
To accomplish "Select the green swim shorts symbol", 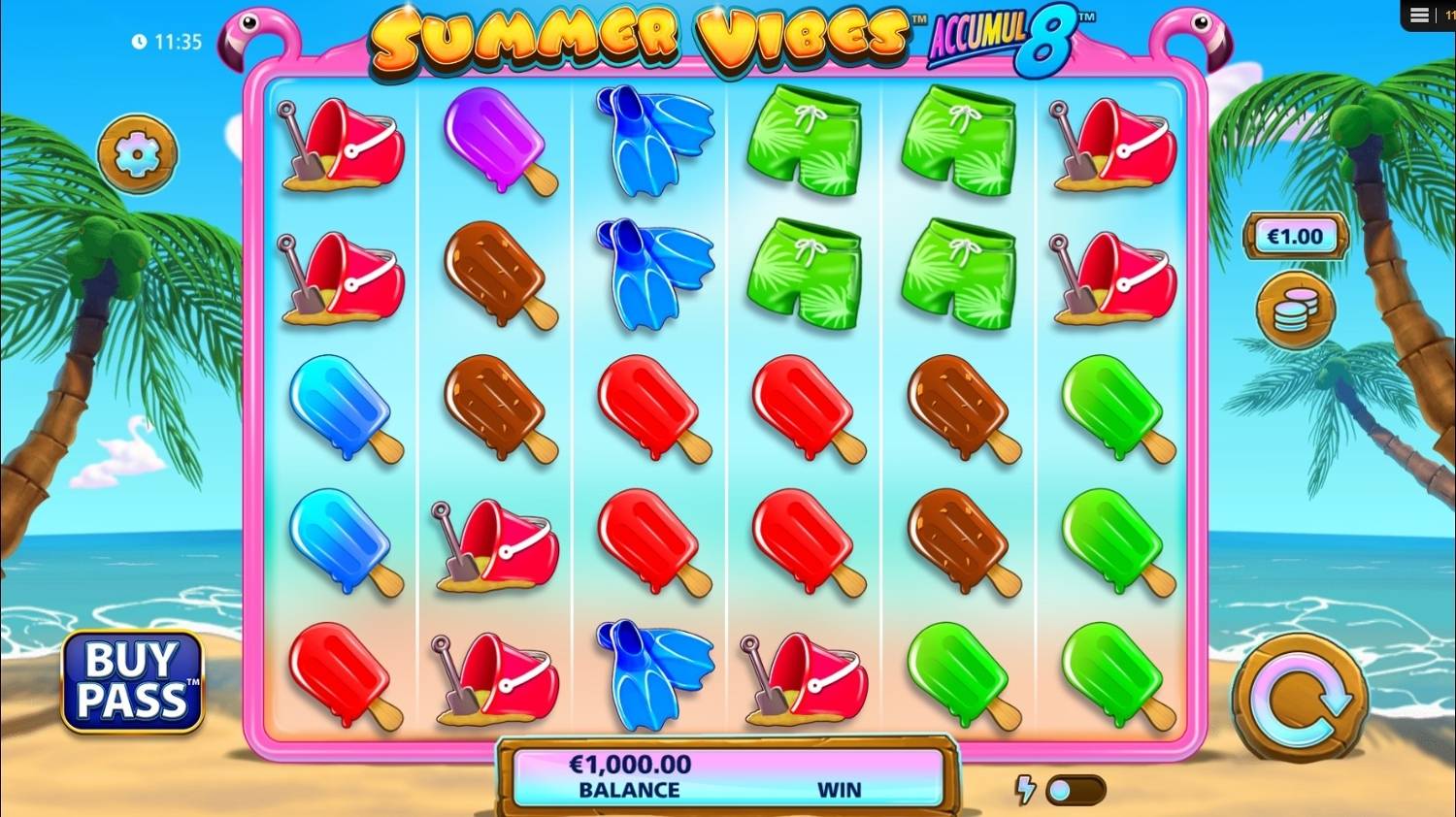I will click(x=803, y=143).
